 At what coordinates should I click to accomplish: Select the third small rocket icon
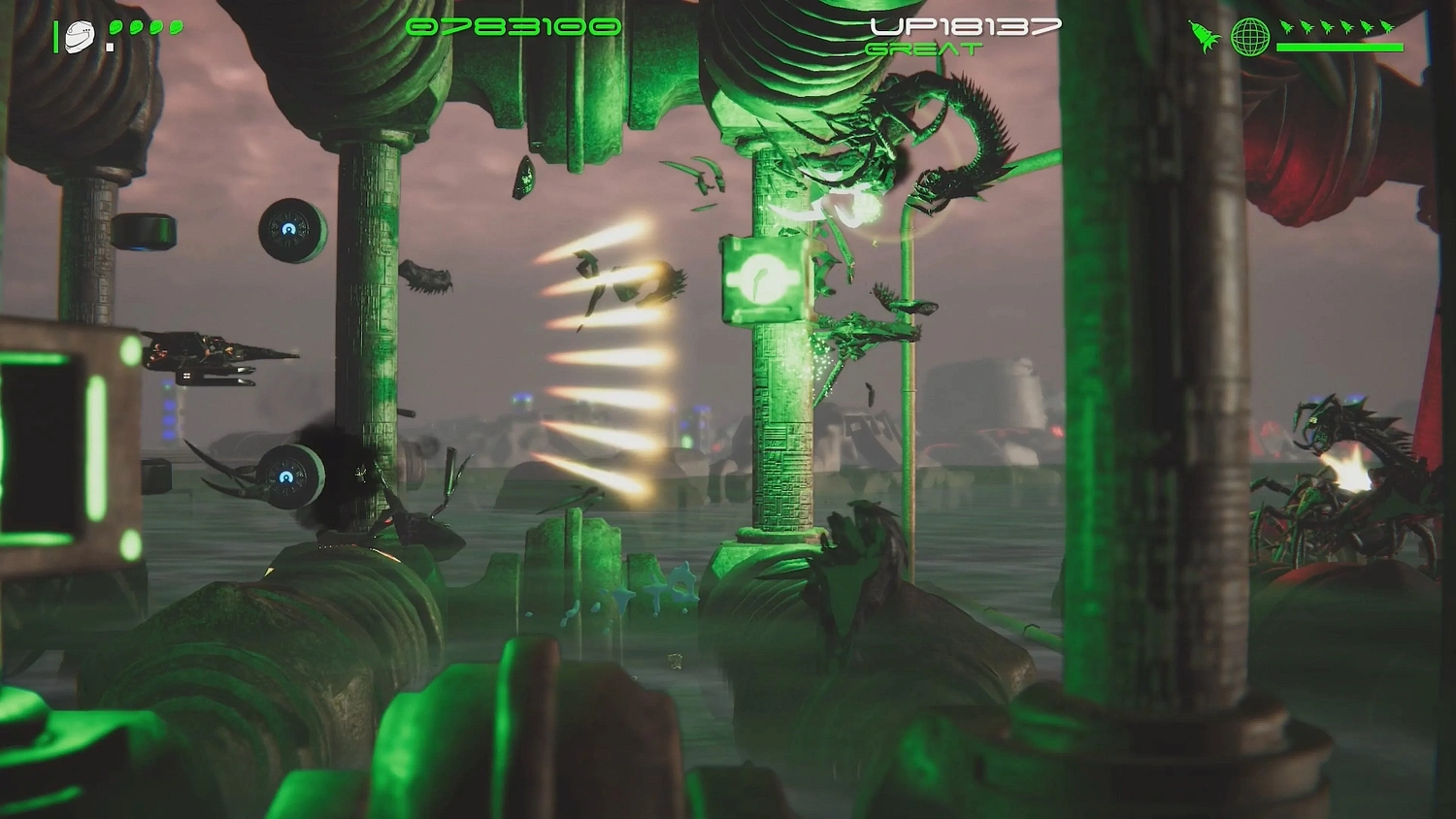[x=1328, y=27]
